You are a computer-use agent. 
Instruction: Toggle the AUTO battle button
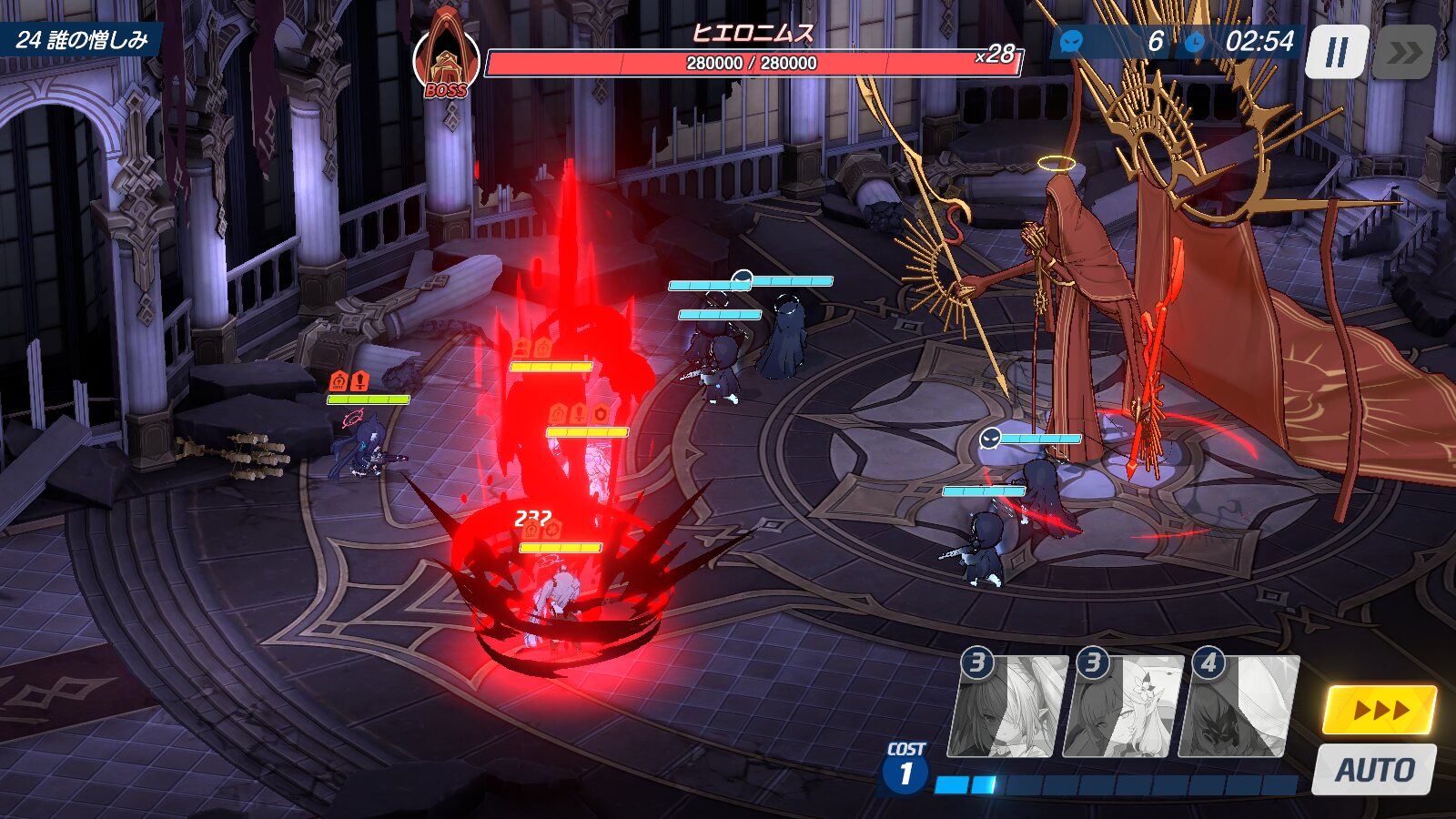pos(1374,770)
